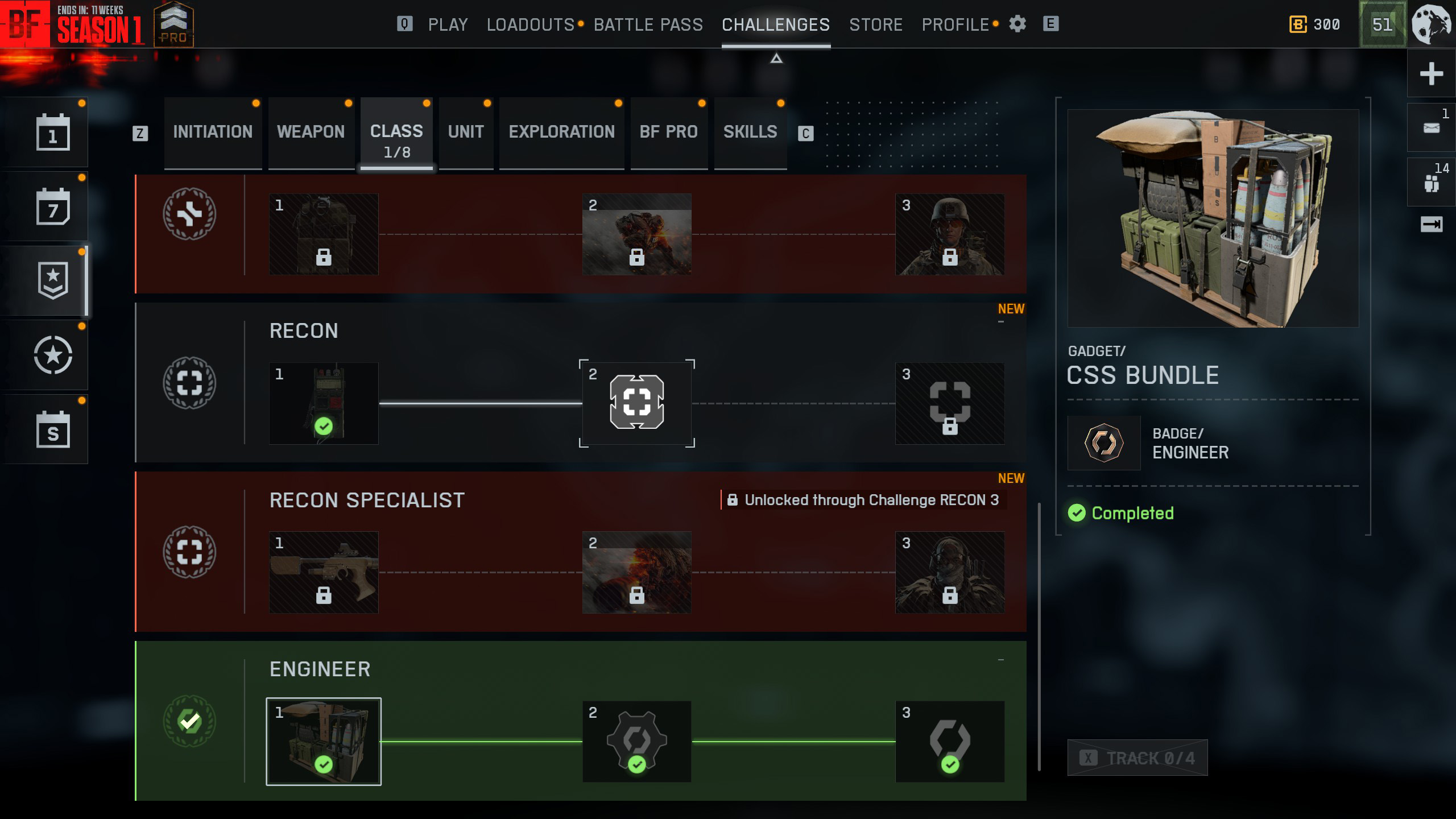Click the plus button in the side panel
Image resolution: width=1456 pixels, height=819 pixels.
[x=1431, y=74]
